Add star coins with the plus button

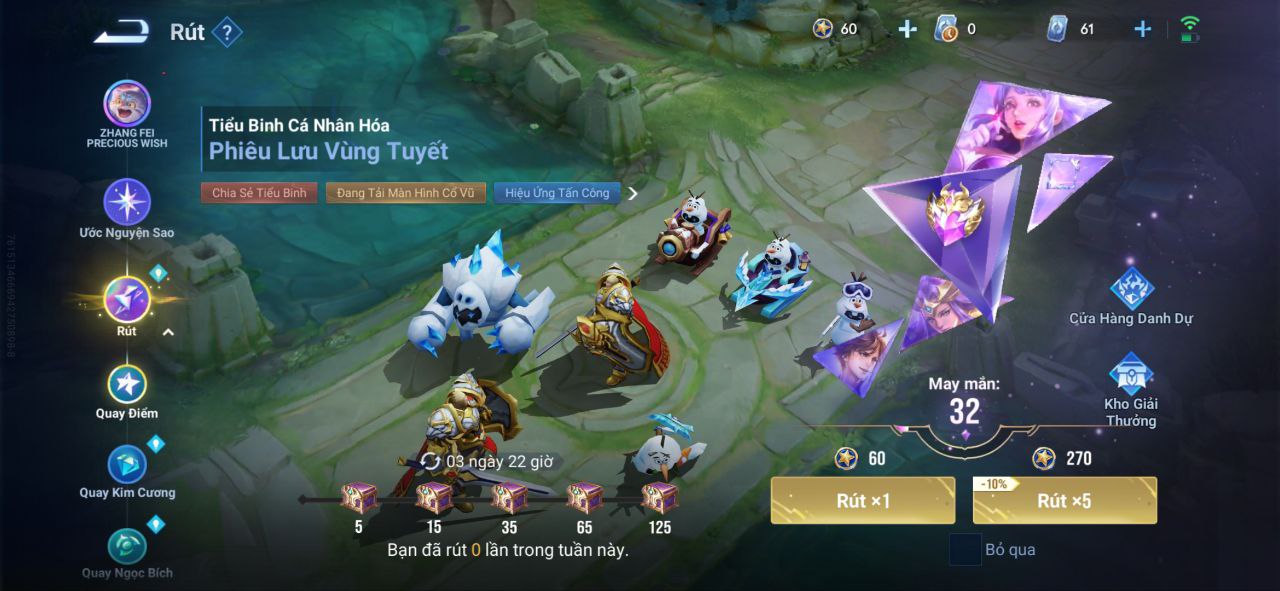pyautogui.click(x=907, y=29)
